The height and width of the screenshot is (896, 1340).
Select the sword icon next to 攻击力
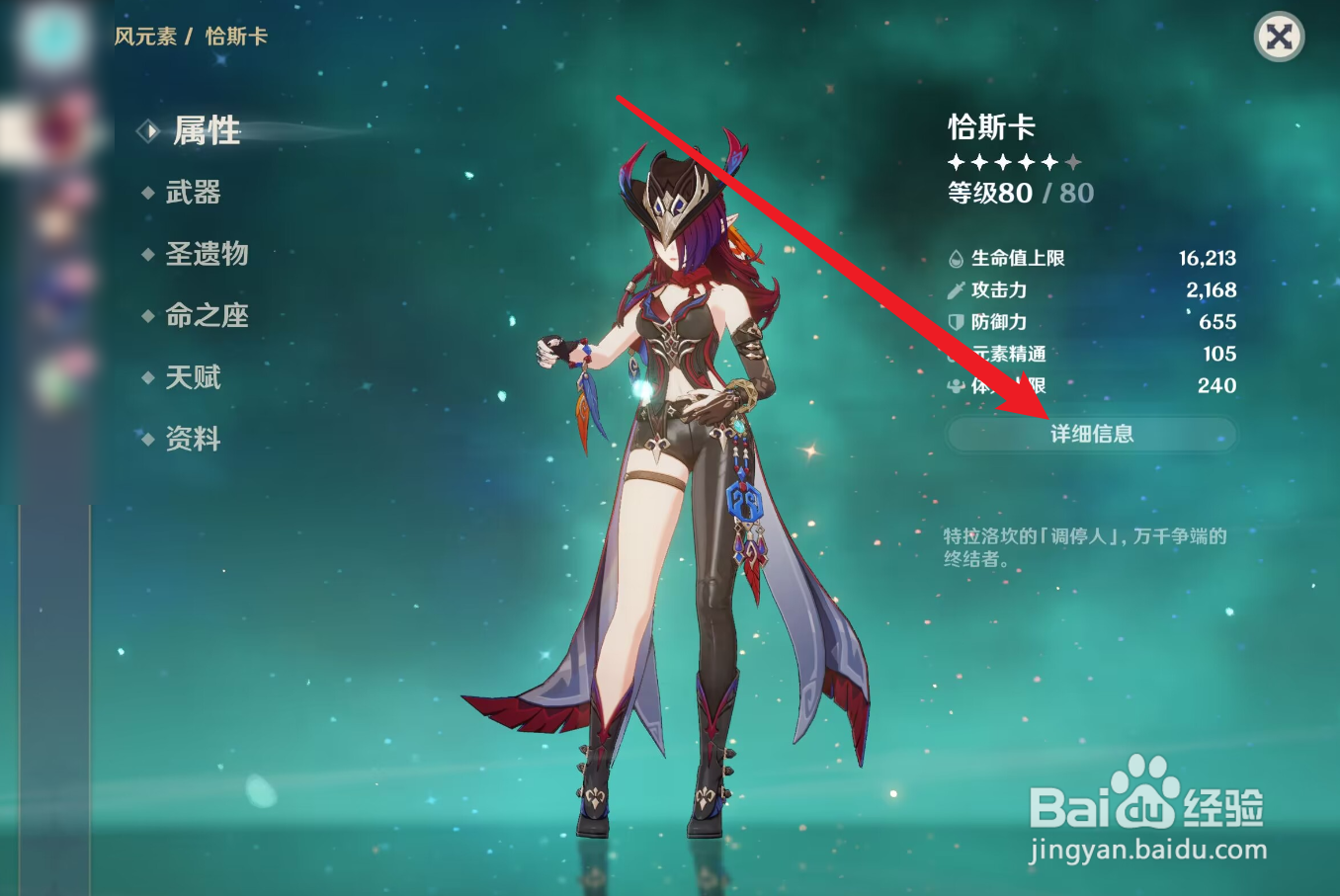click(954, 289)
